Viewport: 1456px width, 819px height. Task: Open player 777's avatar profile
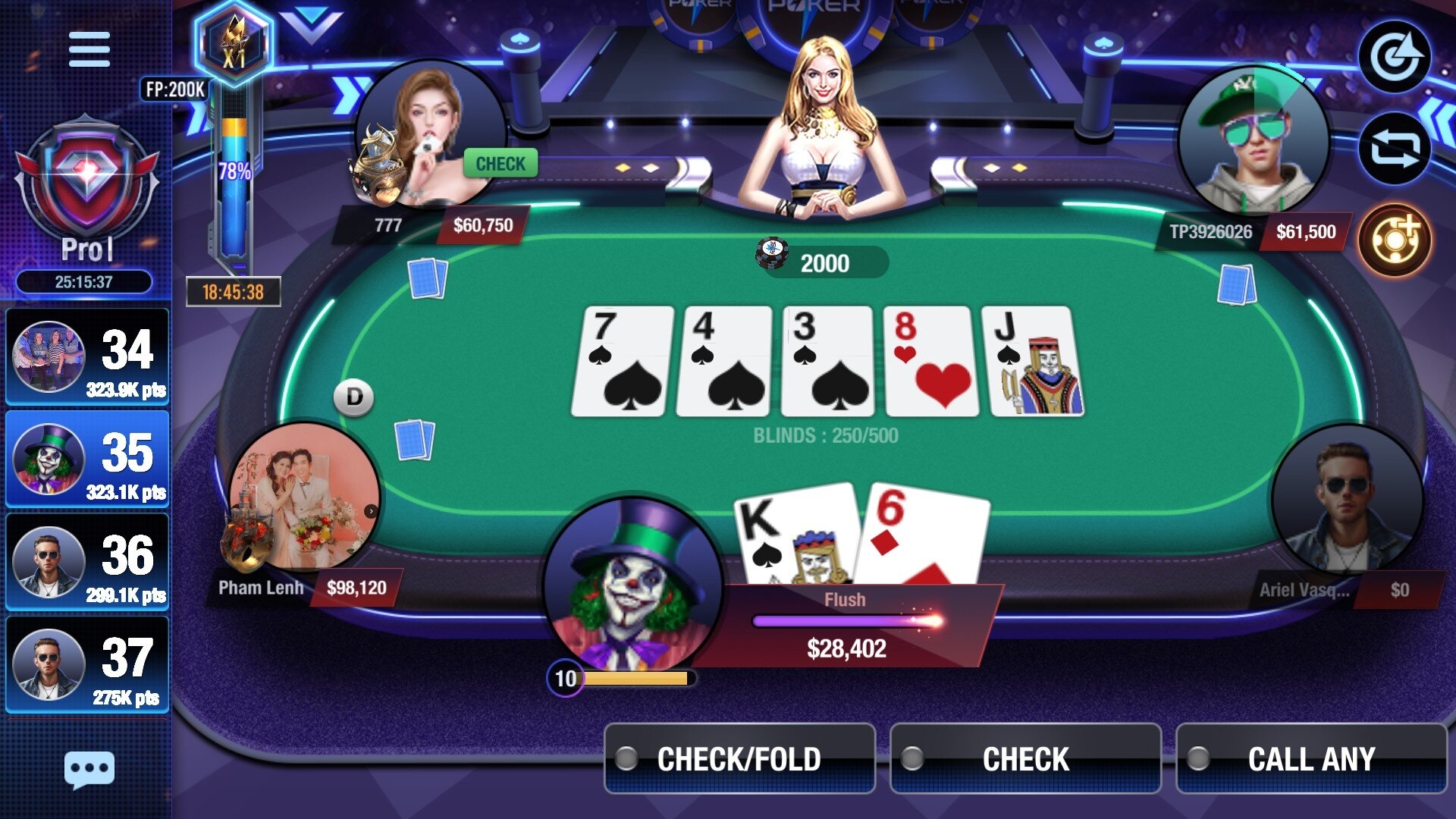[429, 136]
